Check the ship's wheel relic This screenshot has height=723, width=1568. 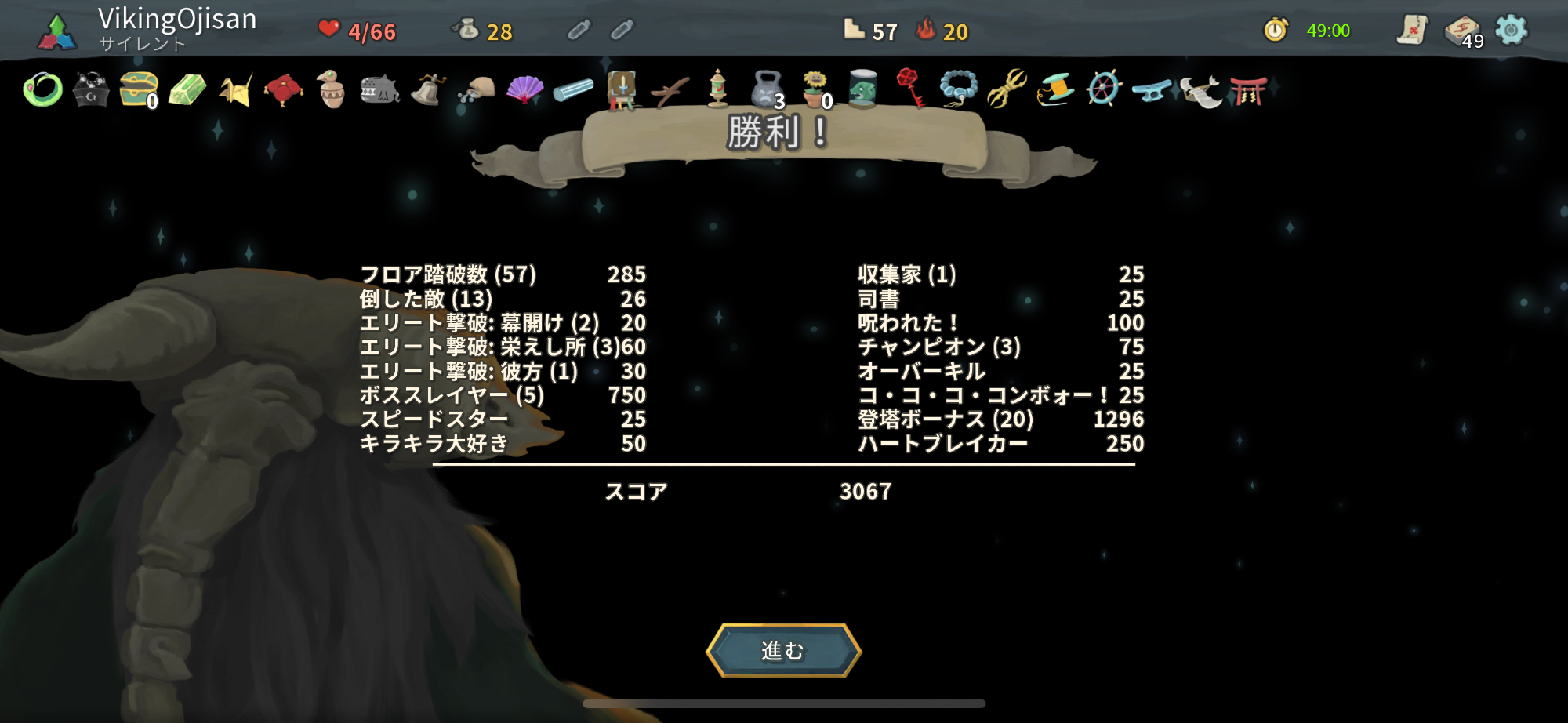click(x=1104, y=89)
